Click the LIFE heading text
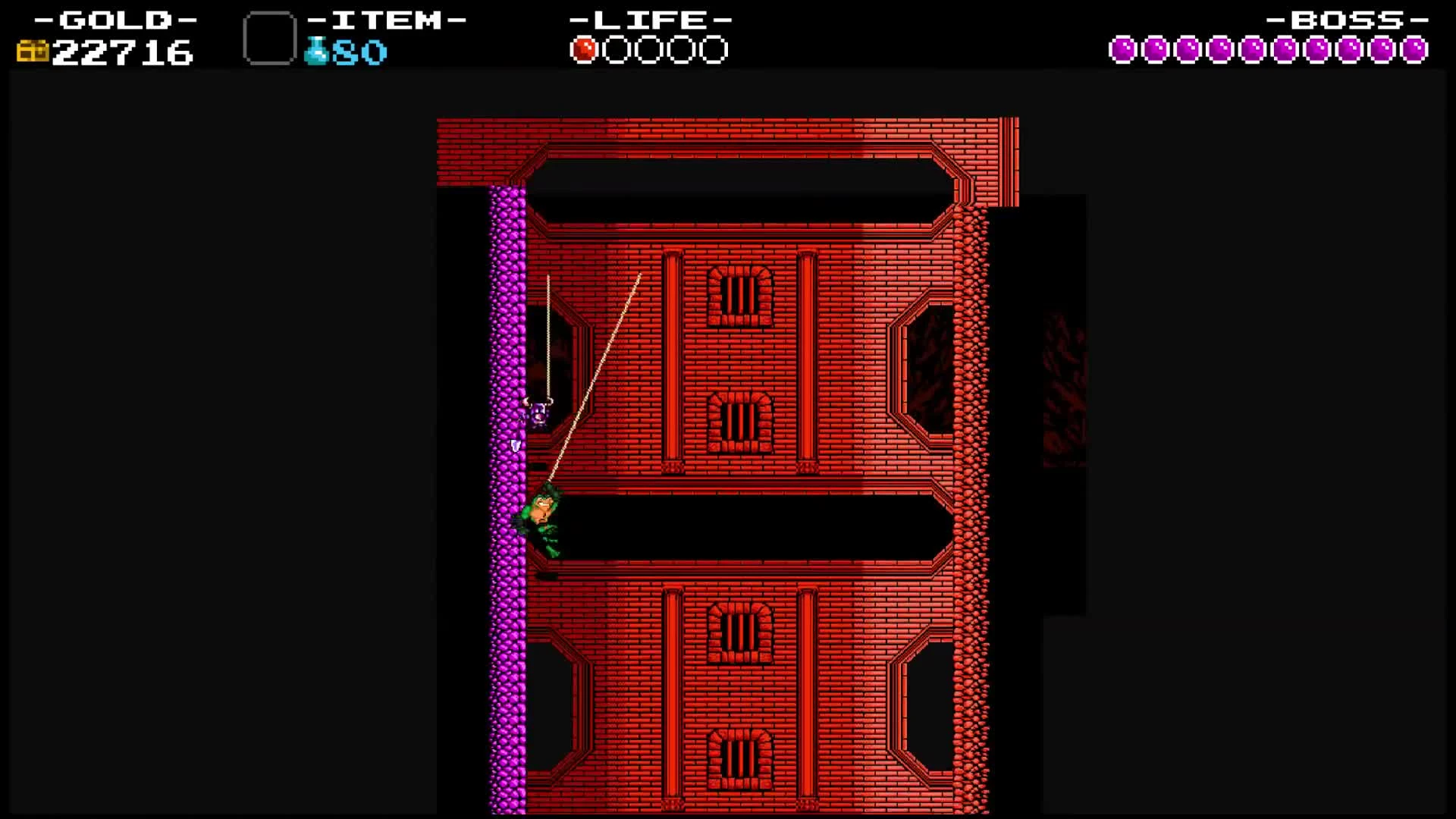Viewport: 1456px width, 819px height. pos(651,19)
